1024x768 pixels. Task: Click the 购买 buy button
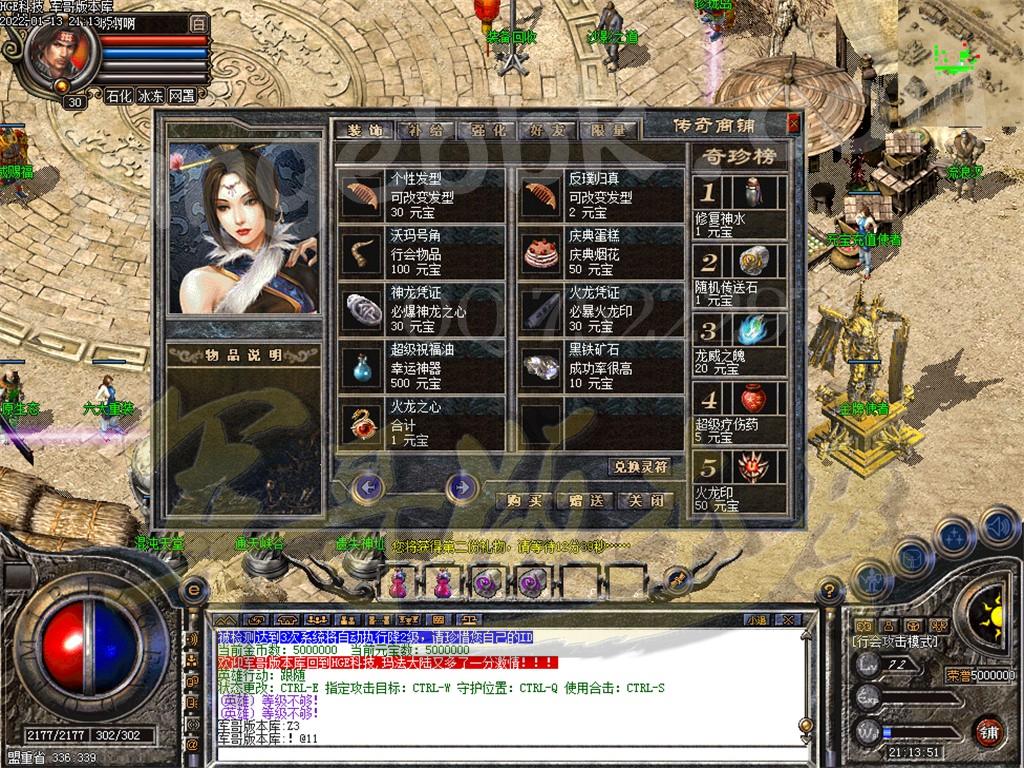(525, 500)
